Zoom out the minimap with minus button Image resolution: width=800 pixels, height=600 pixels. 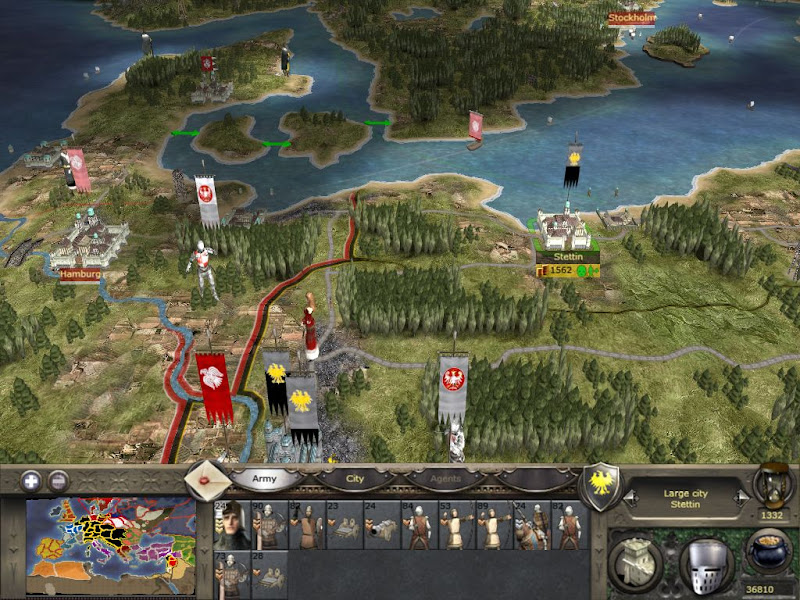tap(59, 479)
